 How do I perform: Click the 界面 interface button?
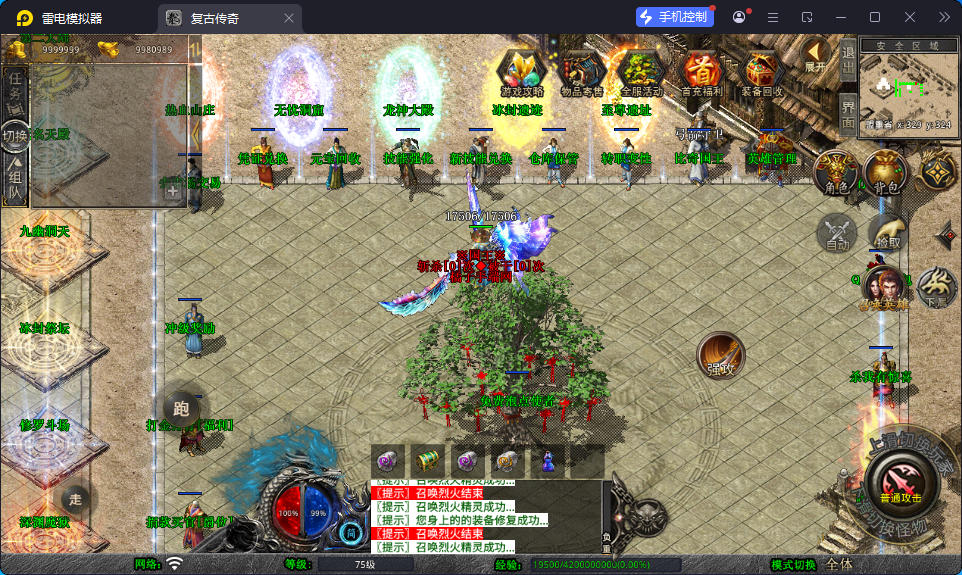(x=848, y=114)
